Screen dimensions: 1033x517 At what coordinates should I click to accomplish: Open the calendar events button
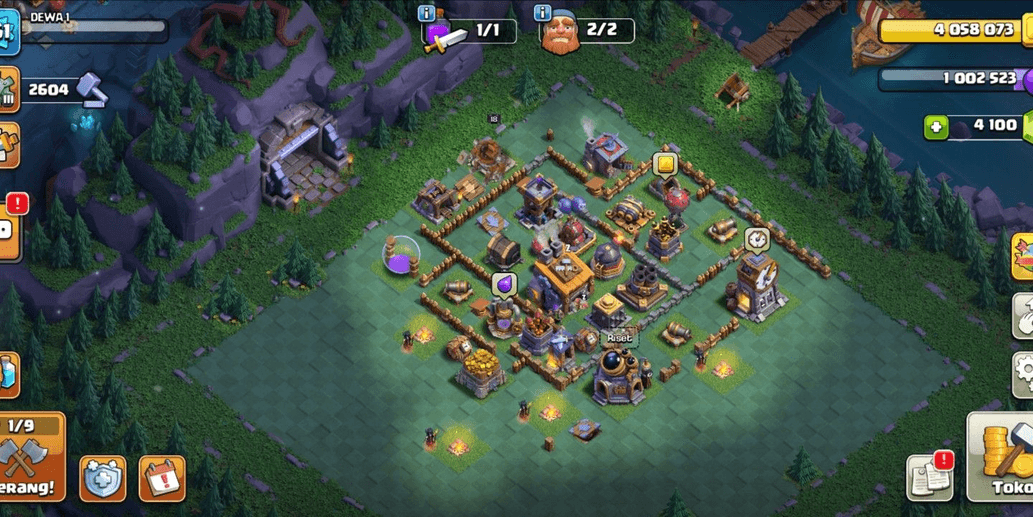click(x=161, y=479)
